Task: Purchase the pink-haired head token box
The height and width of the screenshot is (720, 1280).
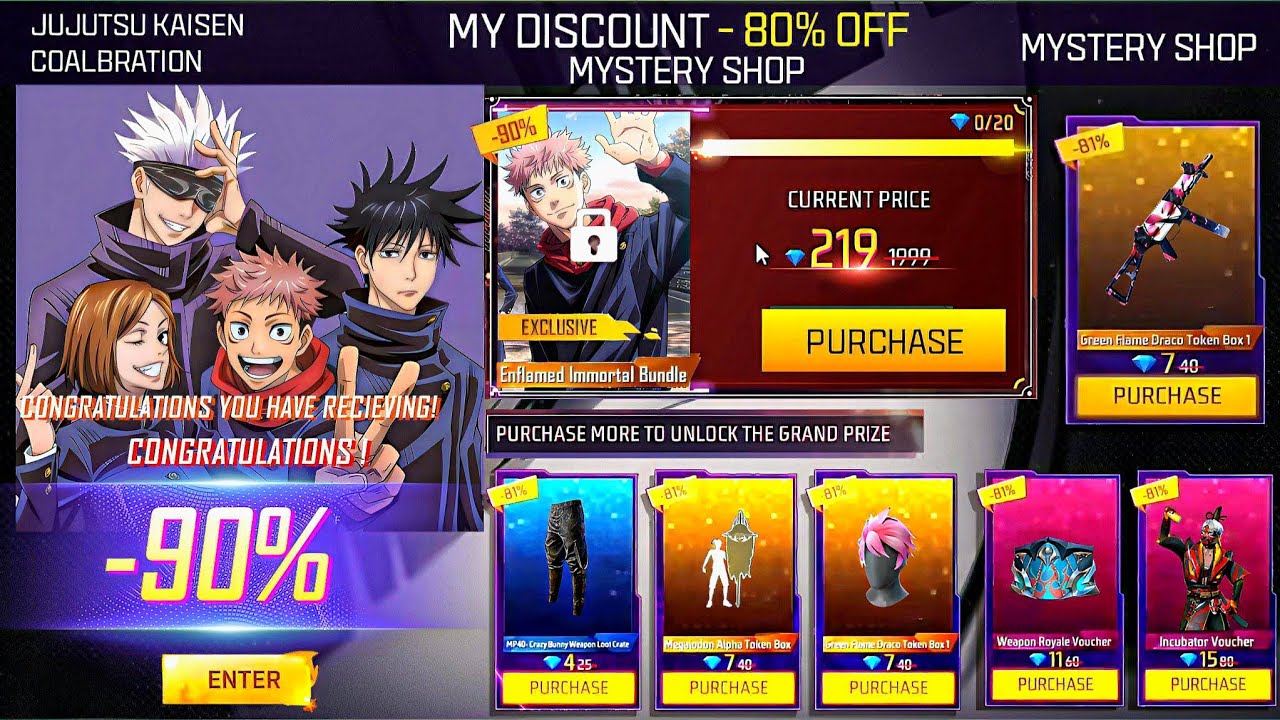Action: [888, 687]
